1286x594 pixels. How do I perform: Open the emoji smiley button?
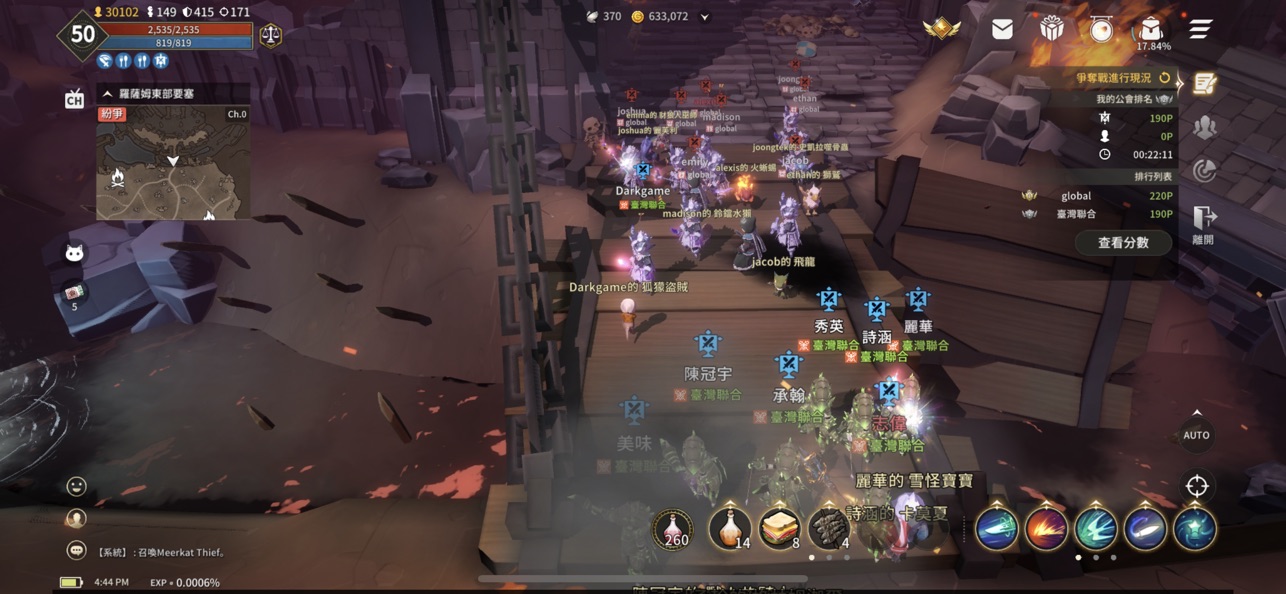click(x=76, y=487)
